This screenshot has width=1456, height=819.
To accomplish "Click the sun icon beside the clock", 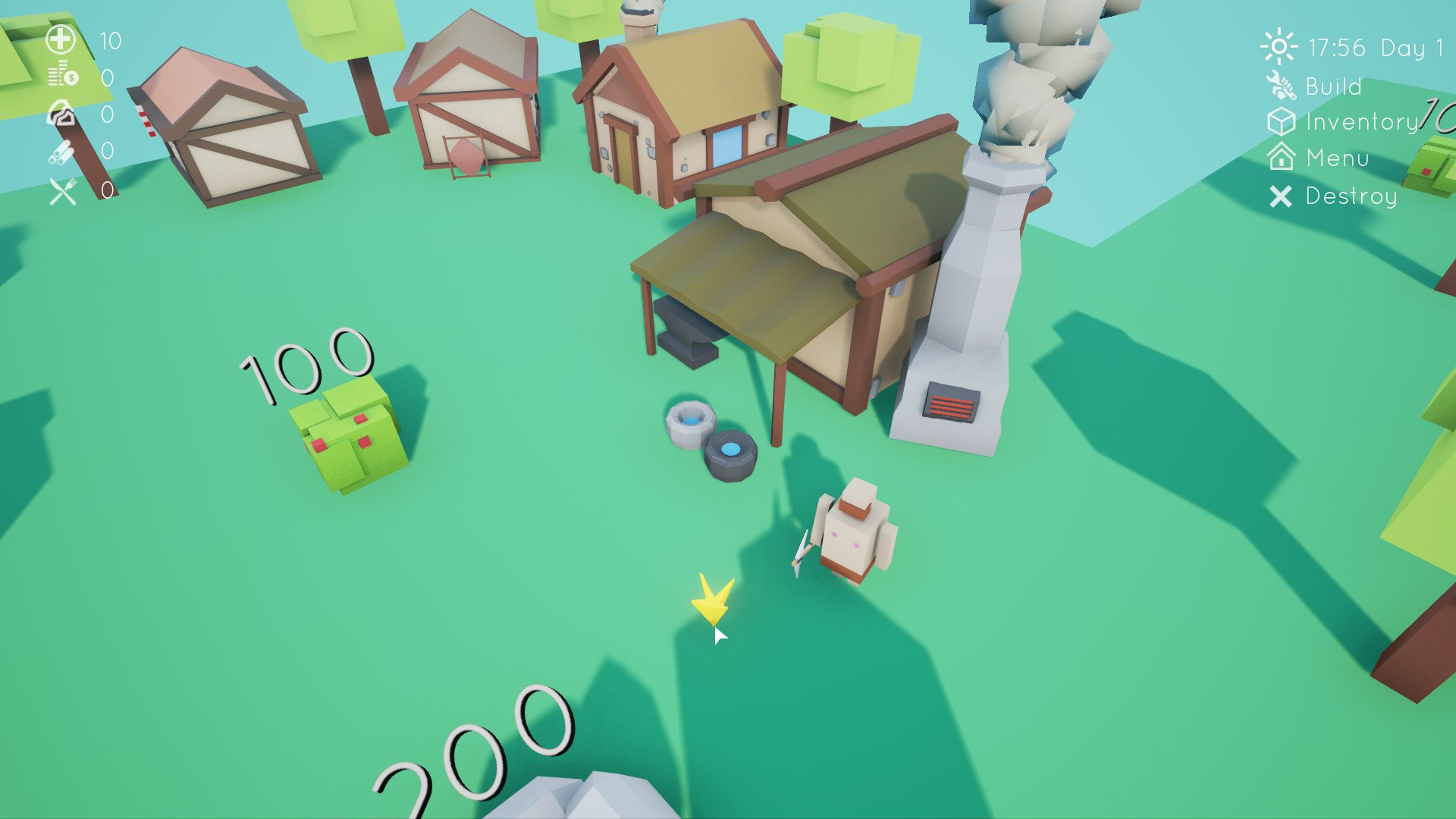I will click(x=1279, y=47).
